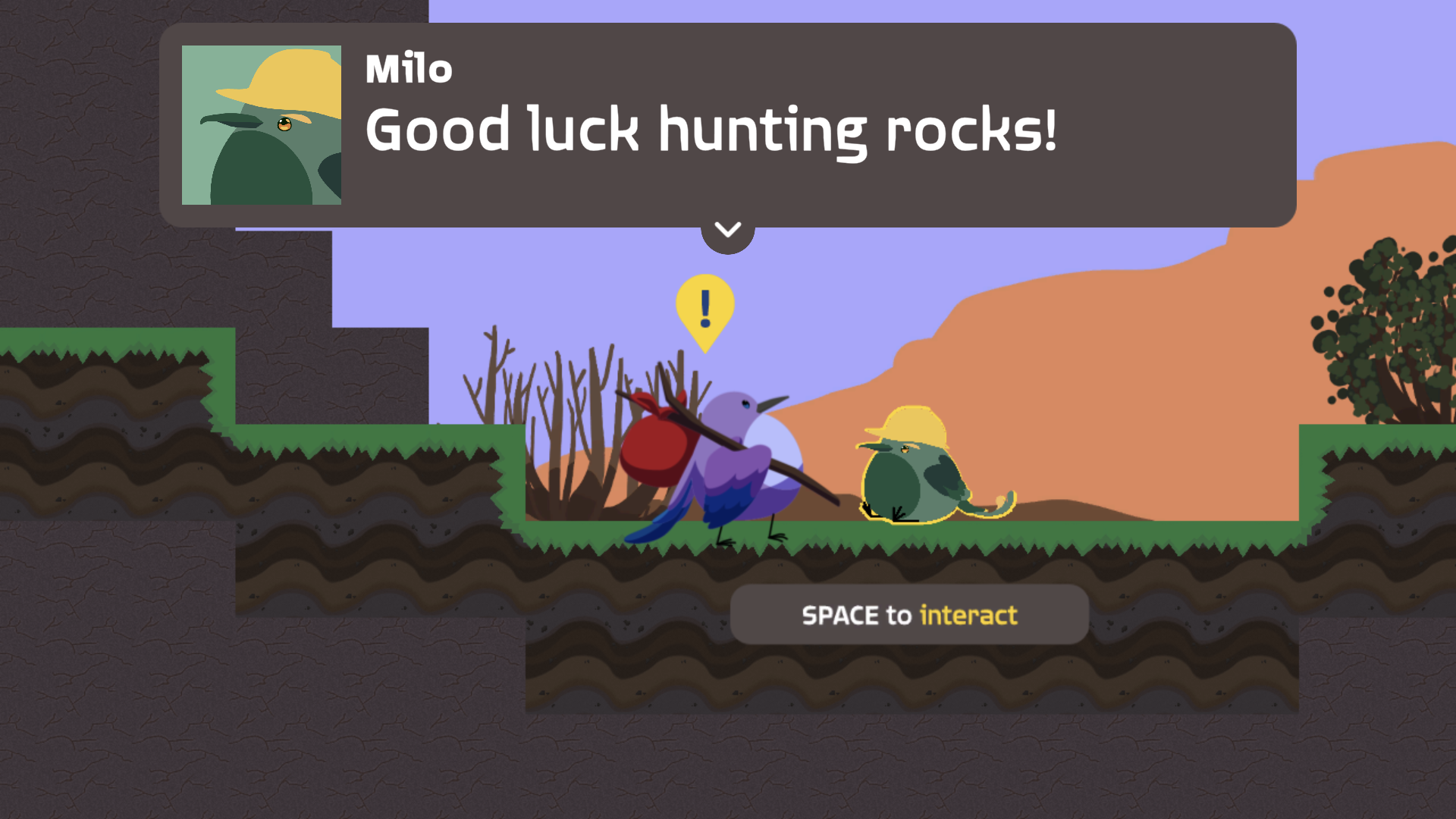
Task: Advance dialogue with the chevron arrow
Action: [x=726, y=230]
